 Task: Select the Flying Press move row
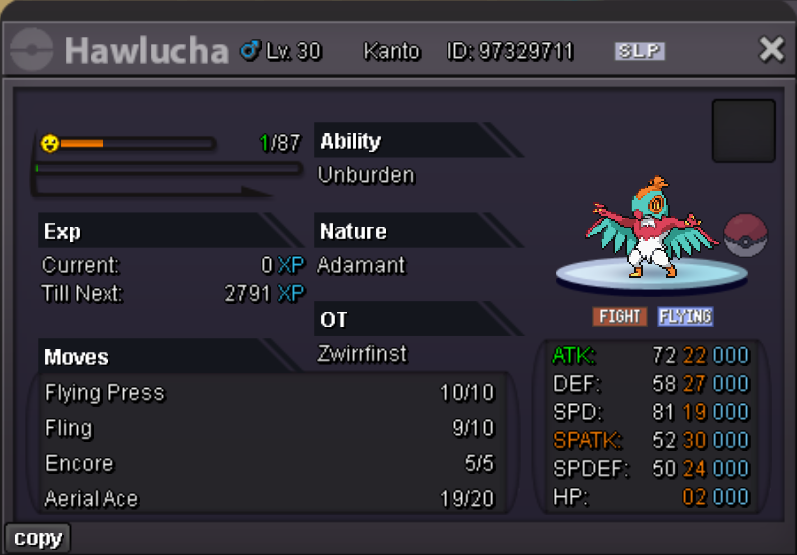click(268, 393)
